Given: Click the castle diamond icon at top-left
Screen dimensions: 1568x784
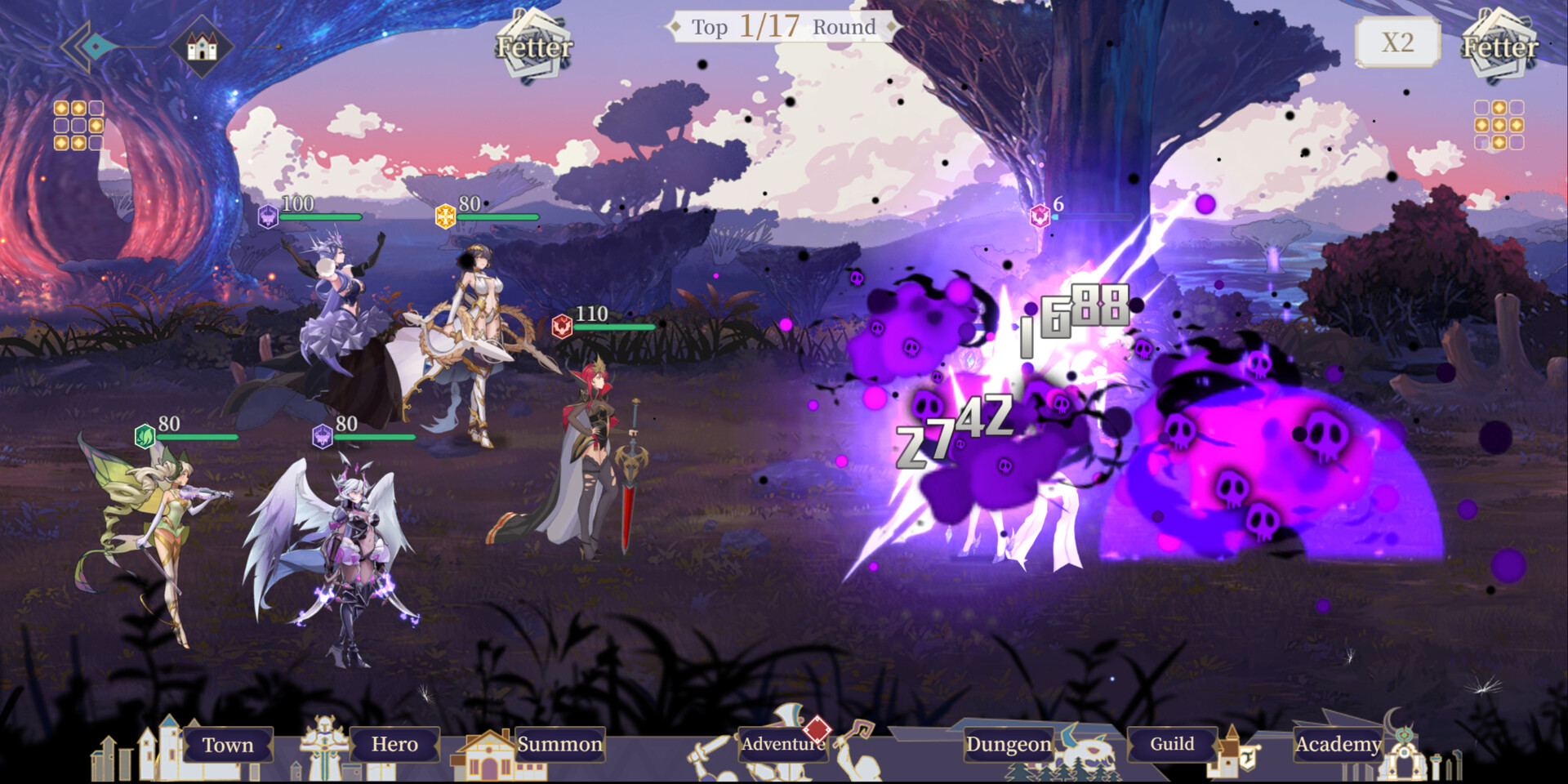Looking at the screenshot, I should (203, 45).
